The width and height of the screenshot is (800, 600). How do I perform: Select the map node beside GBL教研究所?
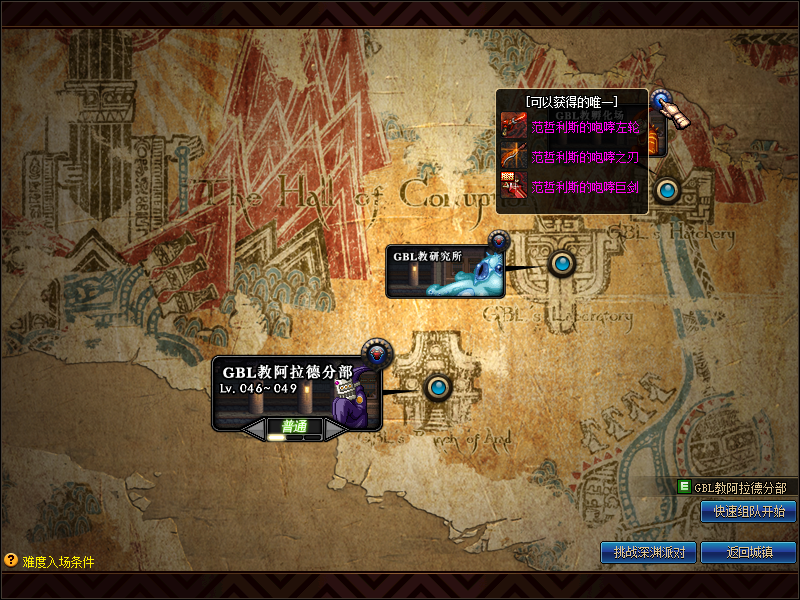point(562,263)
